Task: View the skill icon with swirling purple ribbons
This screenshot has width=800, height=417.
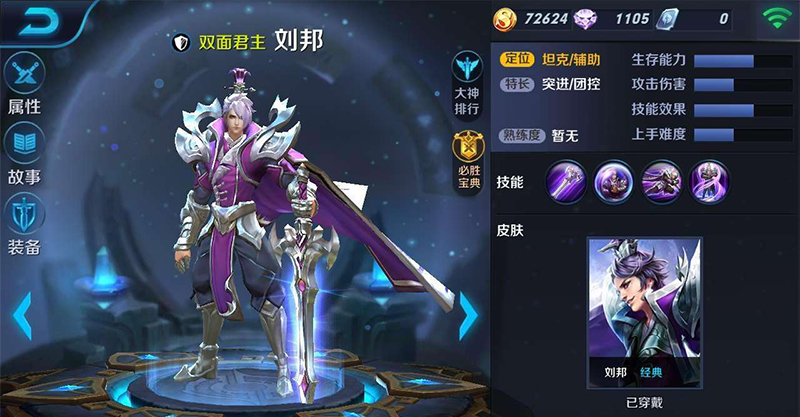Action: 709,182
